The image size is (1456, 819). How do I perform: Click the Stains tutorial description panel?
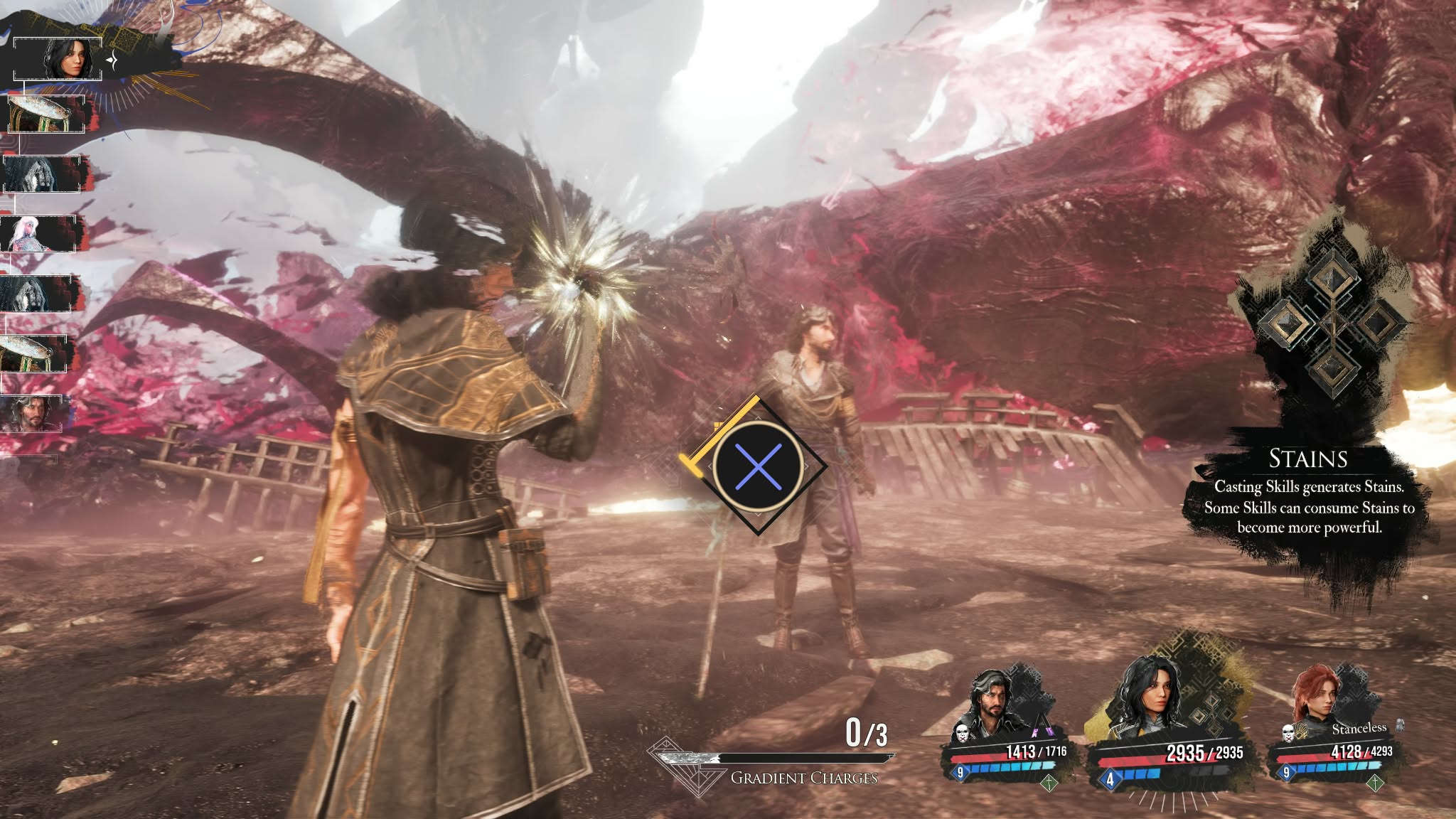[x=1309, y=496]
